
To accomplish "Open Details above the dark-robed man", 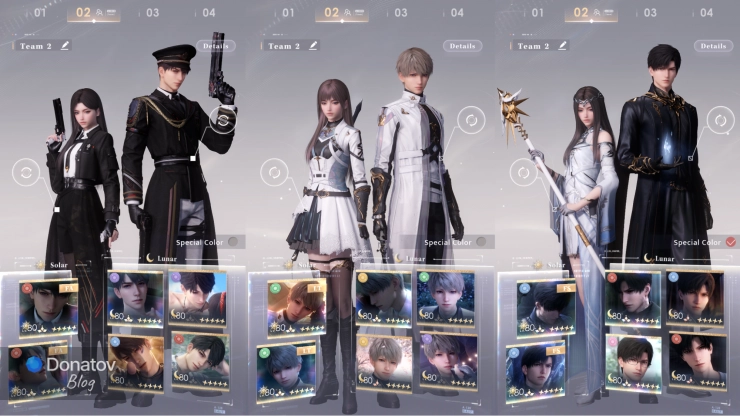I will [710, 46].
